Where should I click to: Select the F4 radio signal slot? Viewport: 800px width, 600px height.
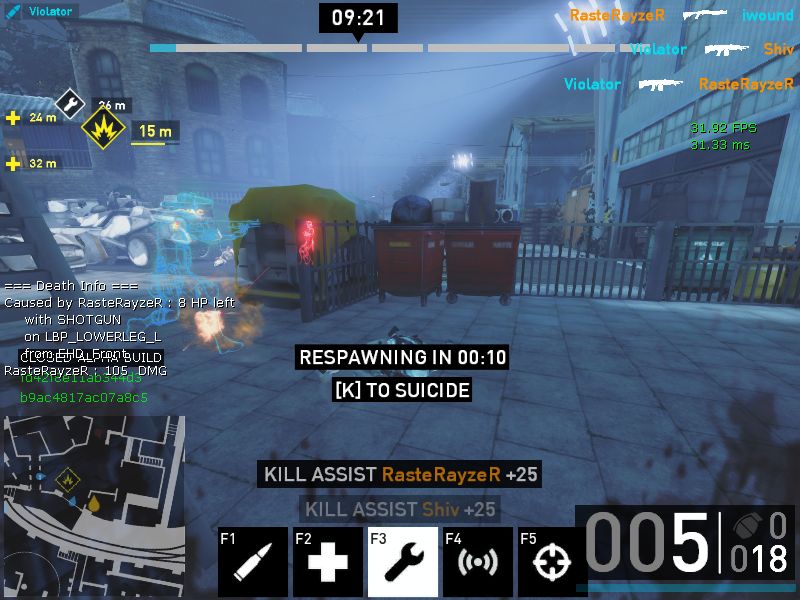477,561
